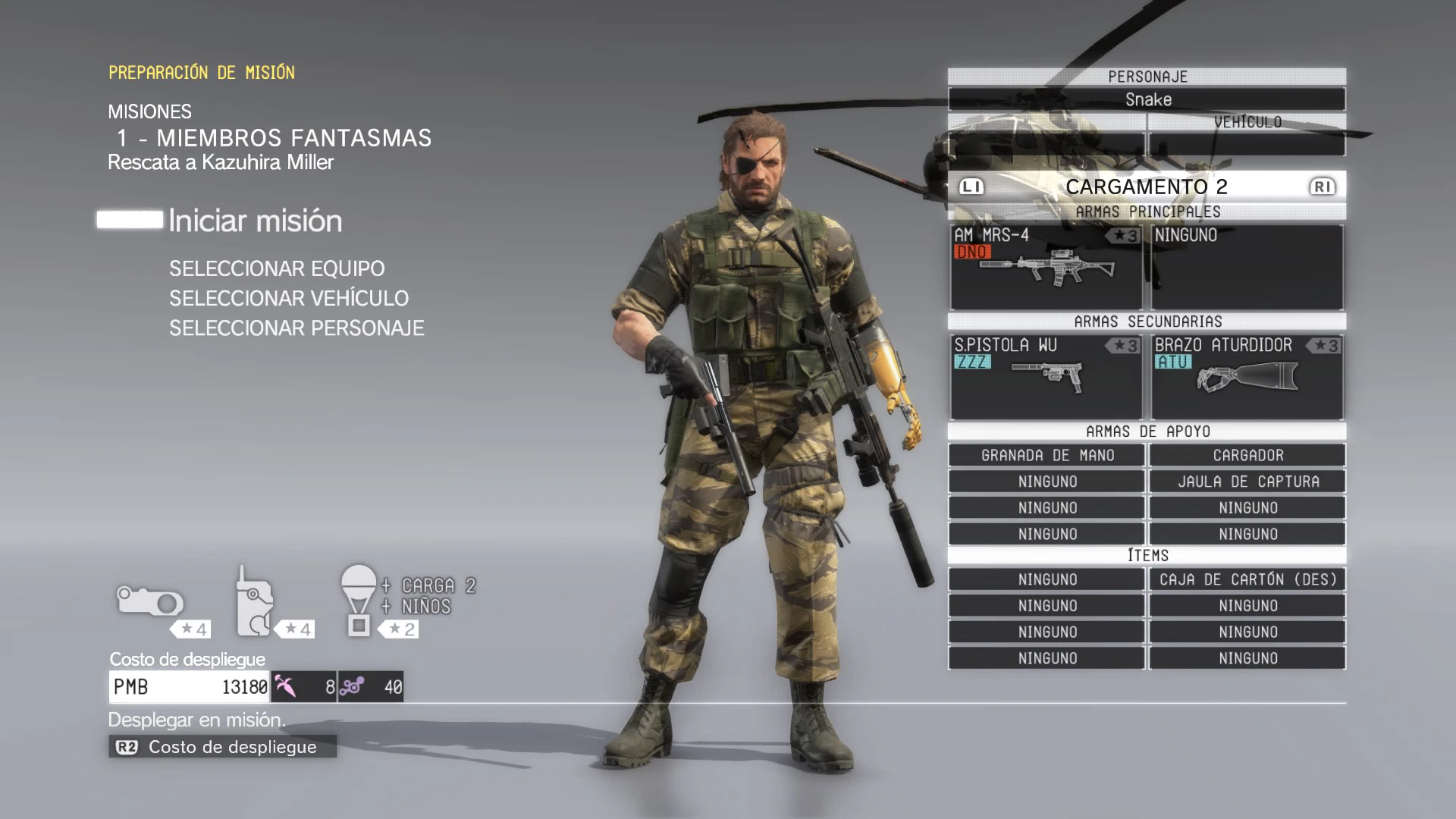Select the binoculars equipment icon
Screen dimensions: 1456x819
(x=150, y=603)
